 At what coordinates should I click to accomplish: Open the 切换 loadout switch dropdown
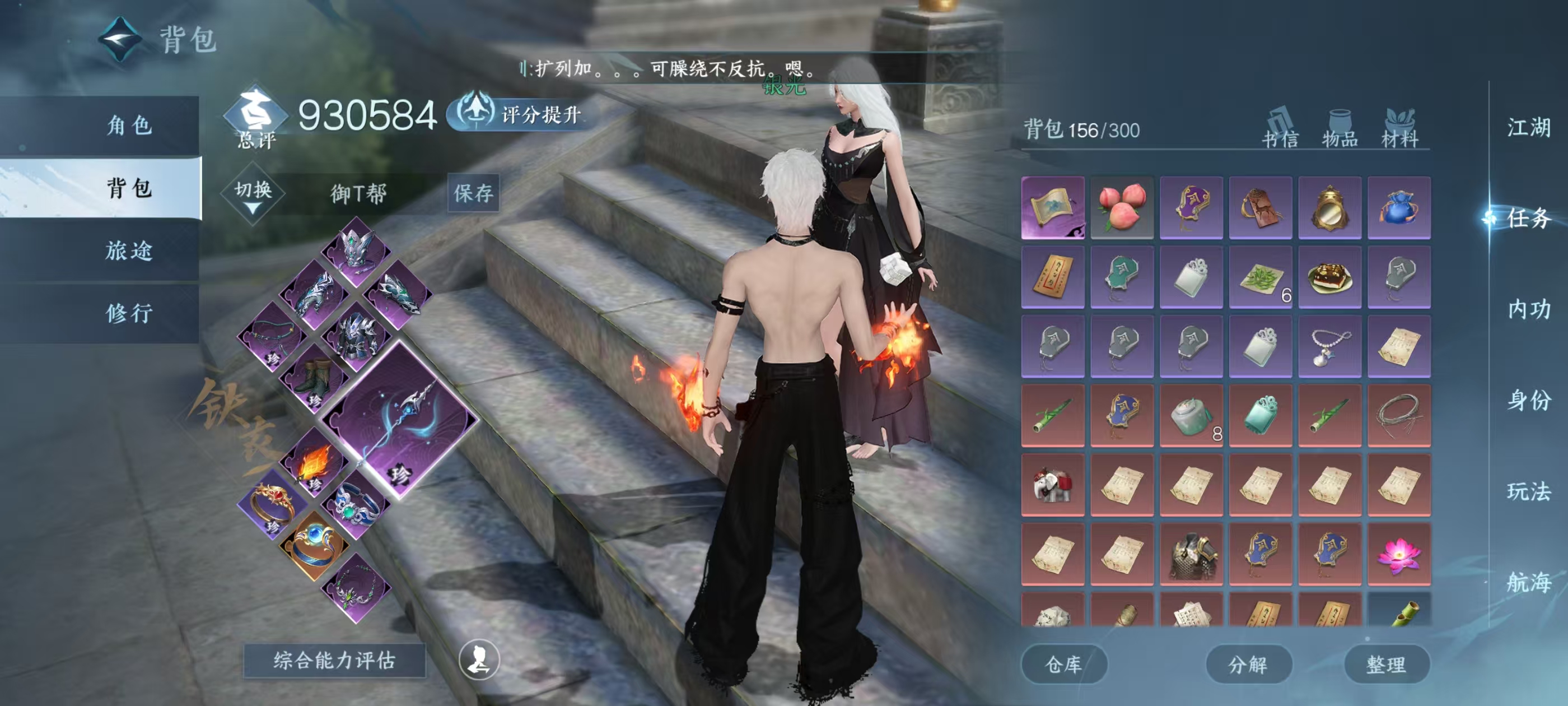pyautogui.click(x=253, y=194)
